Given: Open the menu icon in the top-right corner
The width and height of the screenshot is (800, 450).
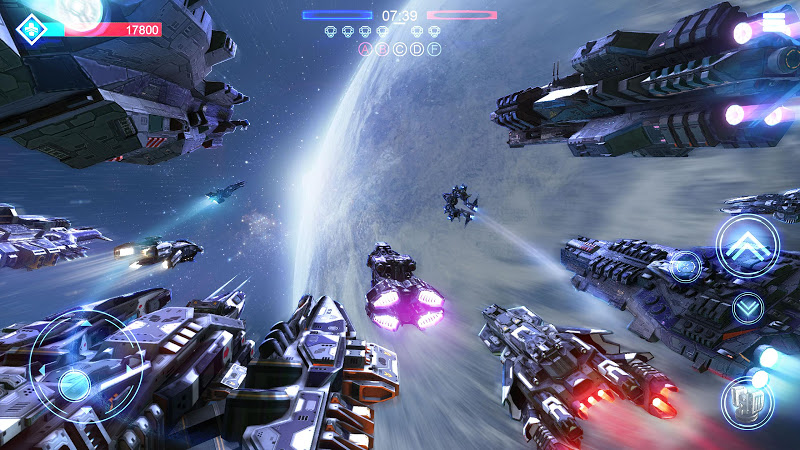Looking at the screenshot, I should (x=774, y=21).
